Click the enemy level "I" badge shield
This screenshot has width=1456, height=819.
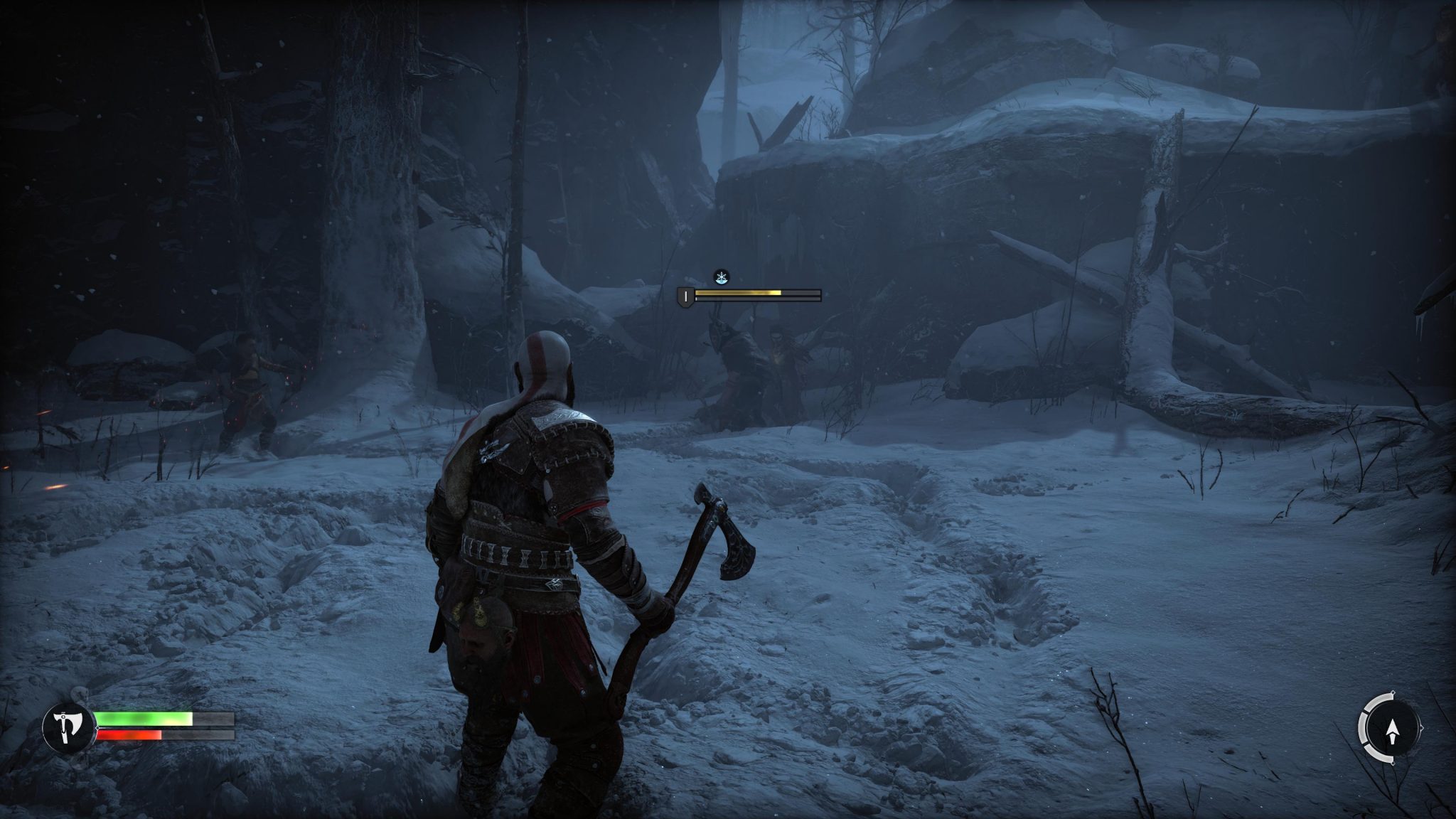(685, 296)
